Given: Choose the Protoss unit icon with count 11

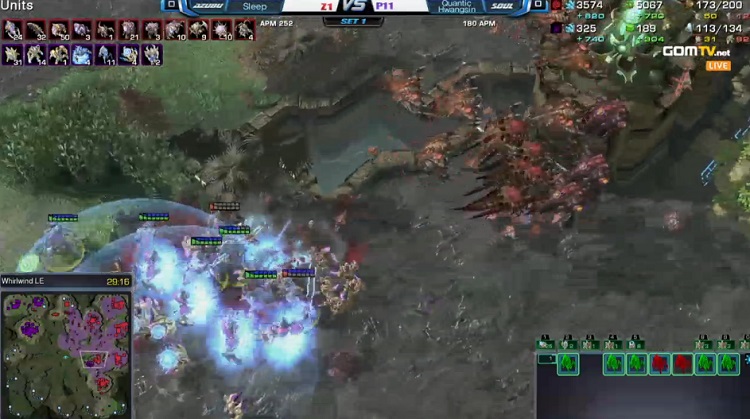Looking at the screenshot, I should [105, 55].
